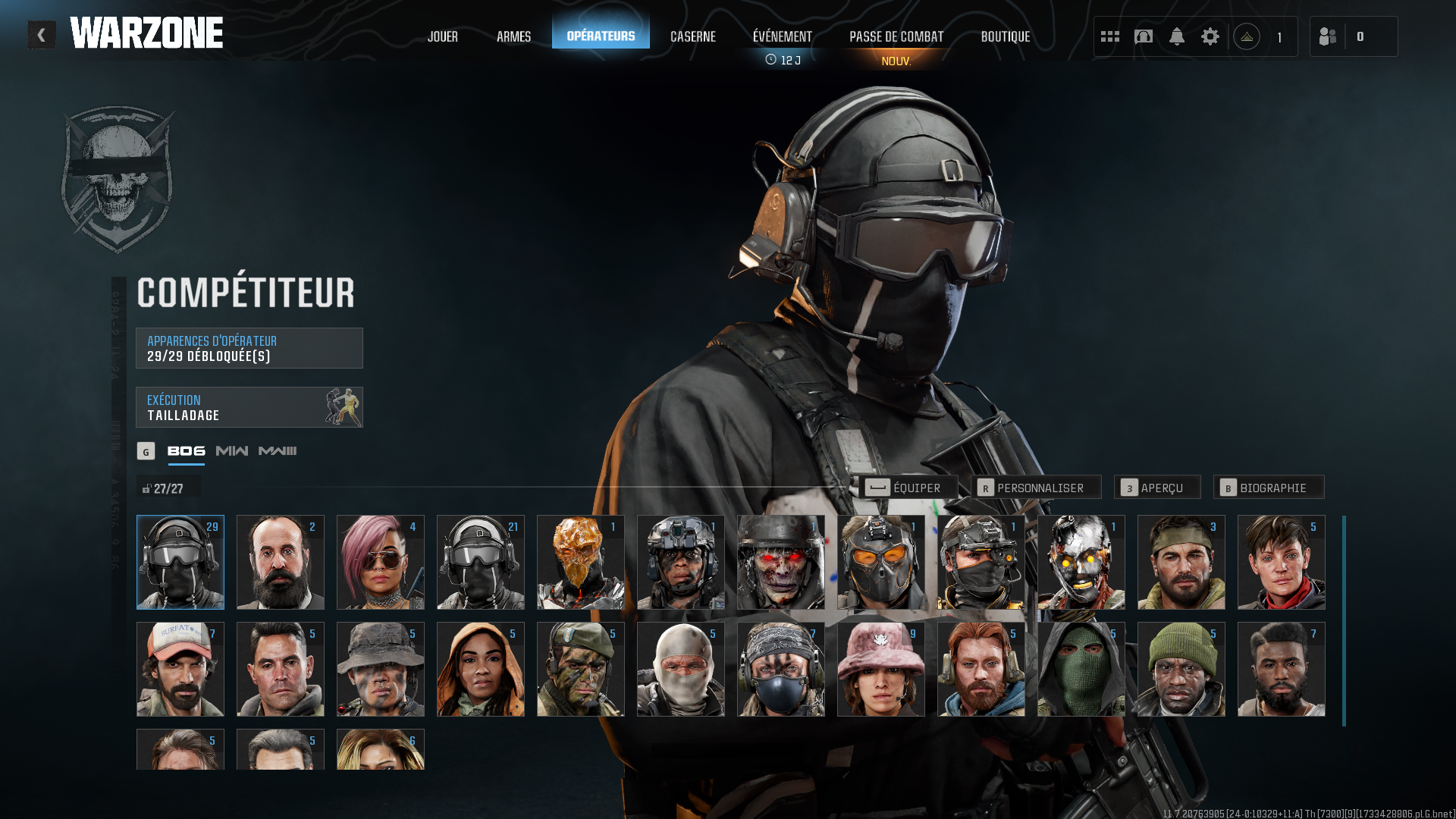
Task: Show notifications via the bell icon
Action: [x=1176, y=36]
